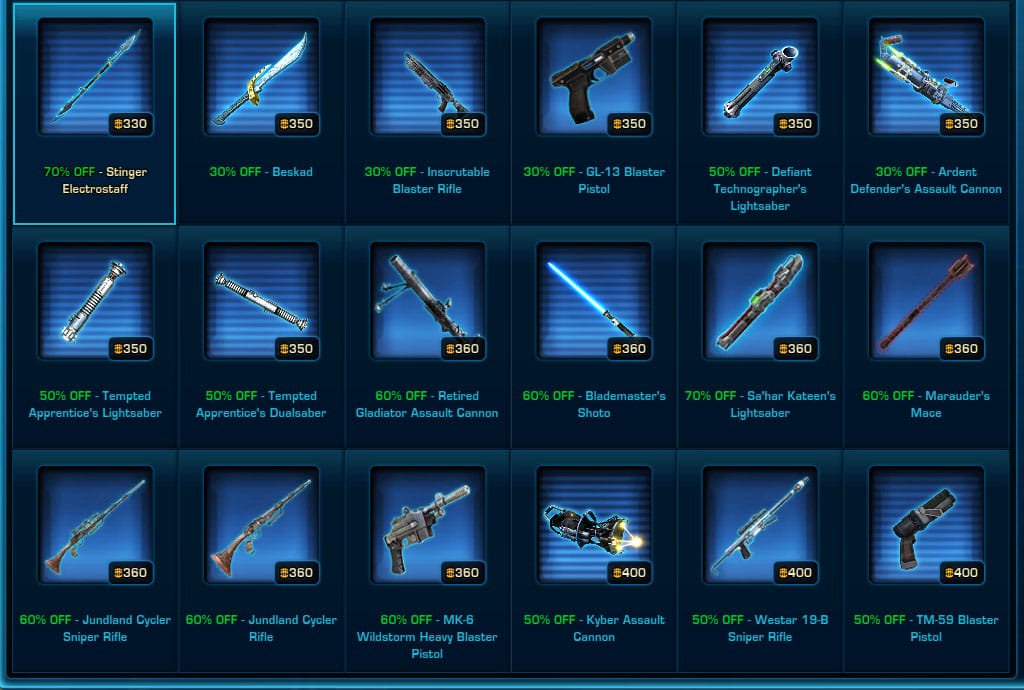Pick the GL-13 Blaster Pistol tile
Image resolution: width=1024 pixels, height=690 pixels.
[x=593, y=78]
